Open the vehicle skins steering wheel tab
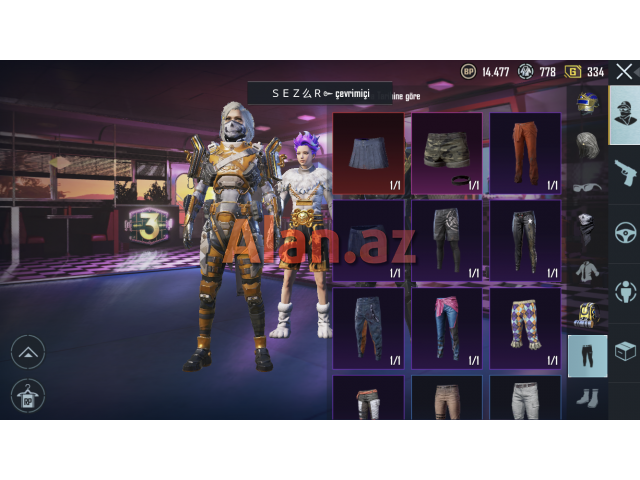Image resolution: width=640 pixels, height=480 pixels. pos(624,232)
